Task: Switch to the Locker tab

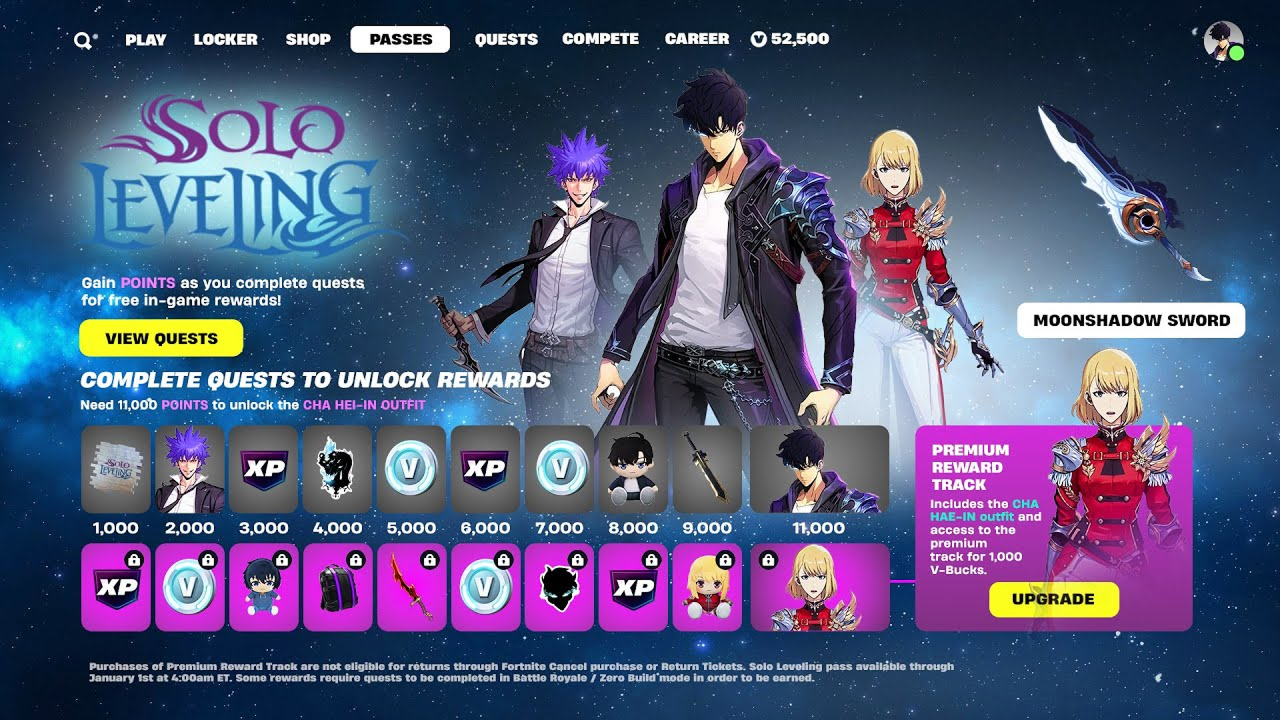Action: (x=226, y=40)
